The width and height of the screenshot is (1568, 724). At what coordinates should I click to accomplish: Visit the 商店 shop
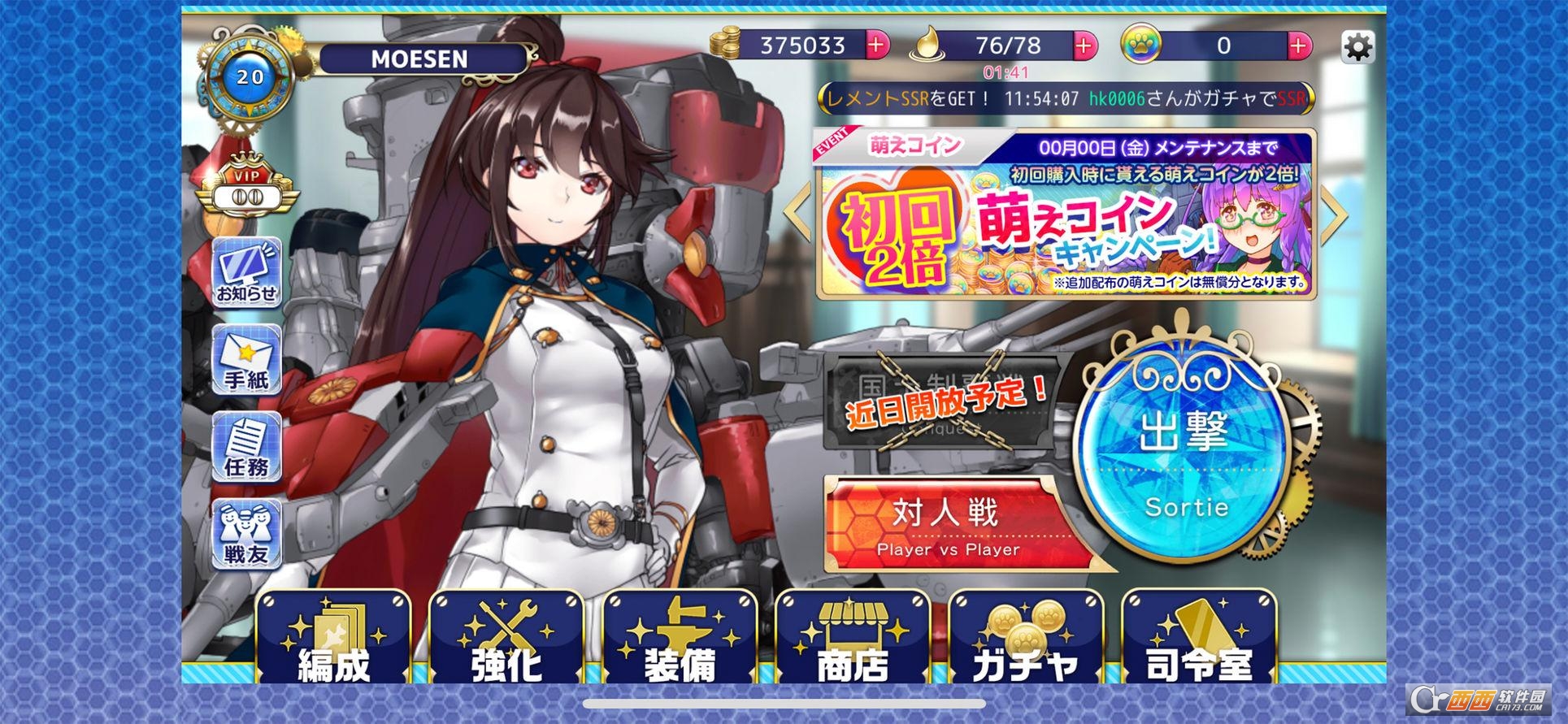tap(853, 639)
